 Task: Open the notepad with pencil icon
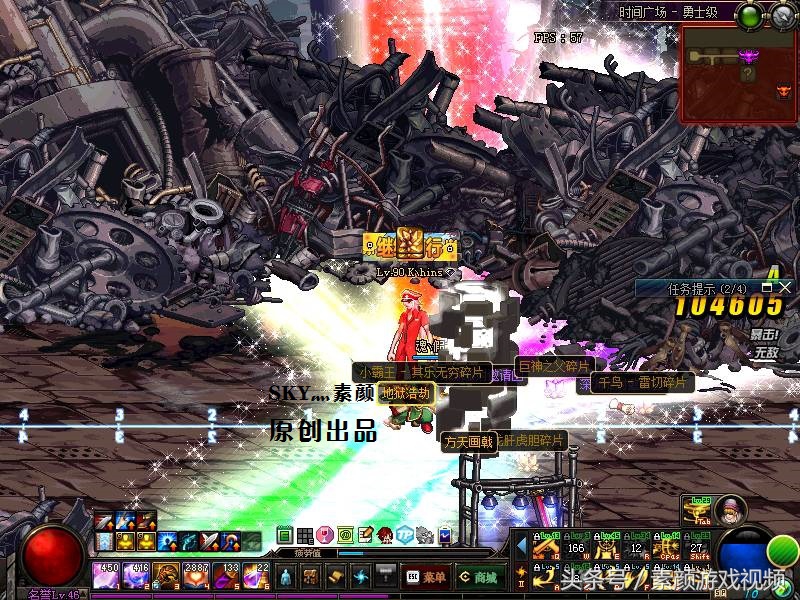click(365, 535)
